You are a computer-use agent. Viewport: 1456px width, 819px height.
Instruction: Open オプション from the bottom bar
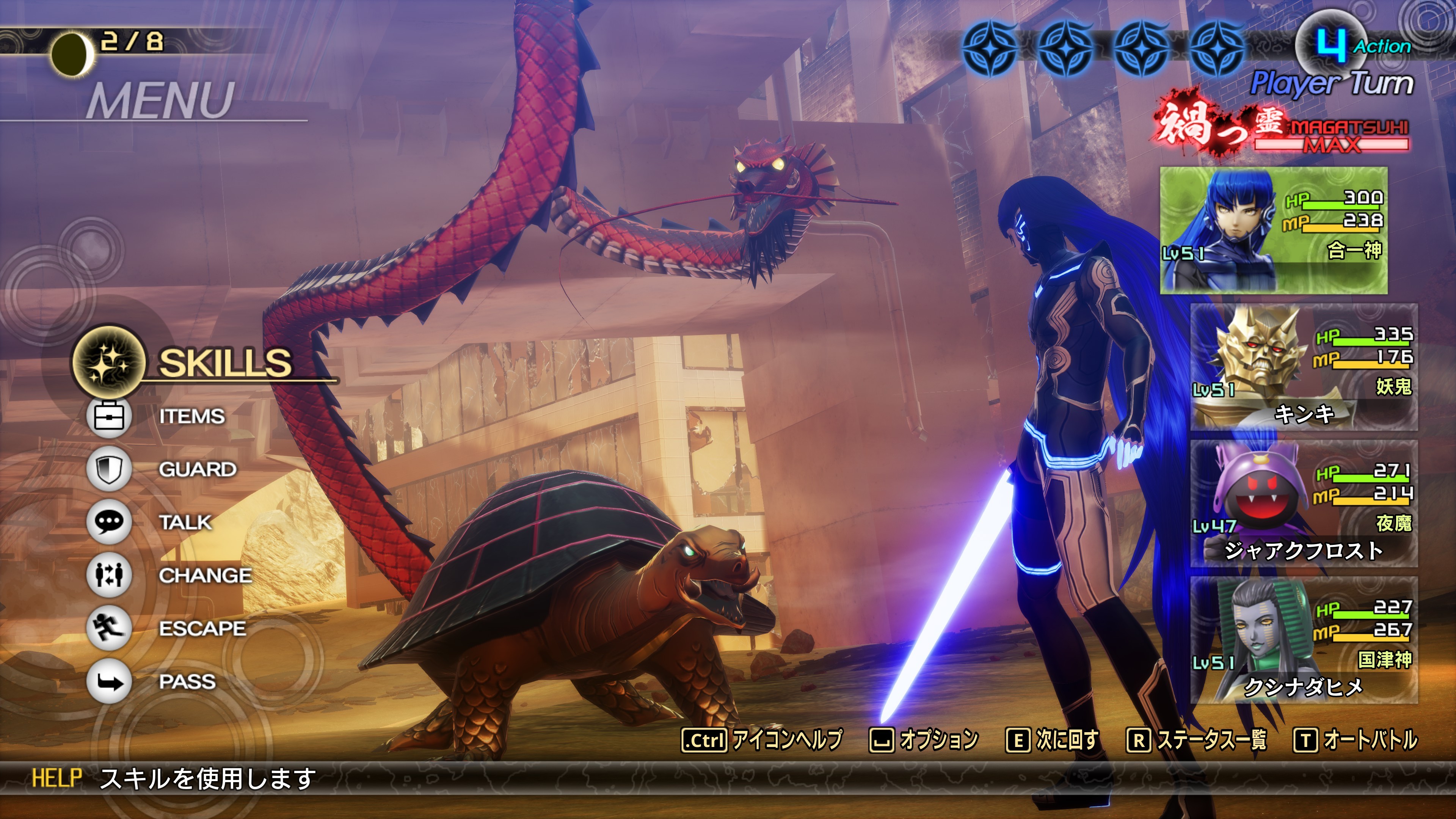click(x=924, y=740)
